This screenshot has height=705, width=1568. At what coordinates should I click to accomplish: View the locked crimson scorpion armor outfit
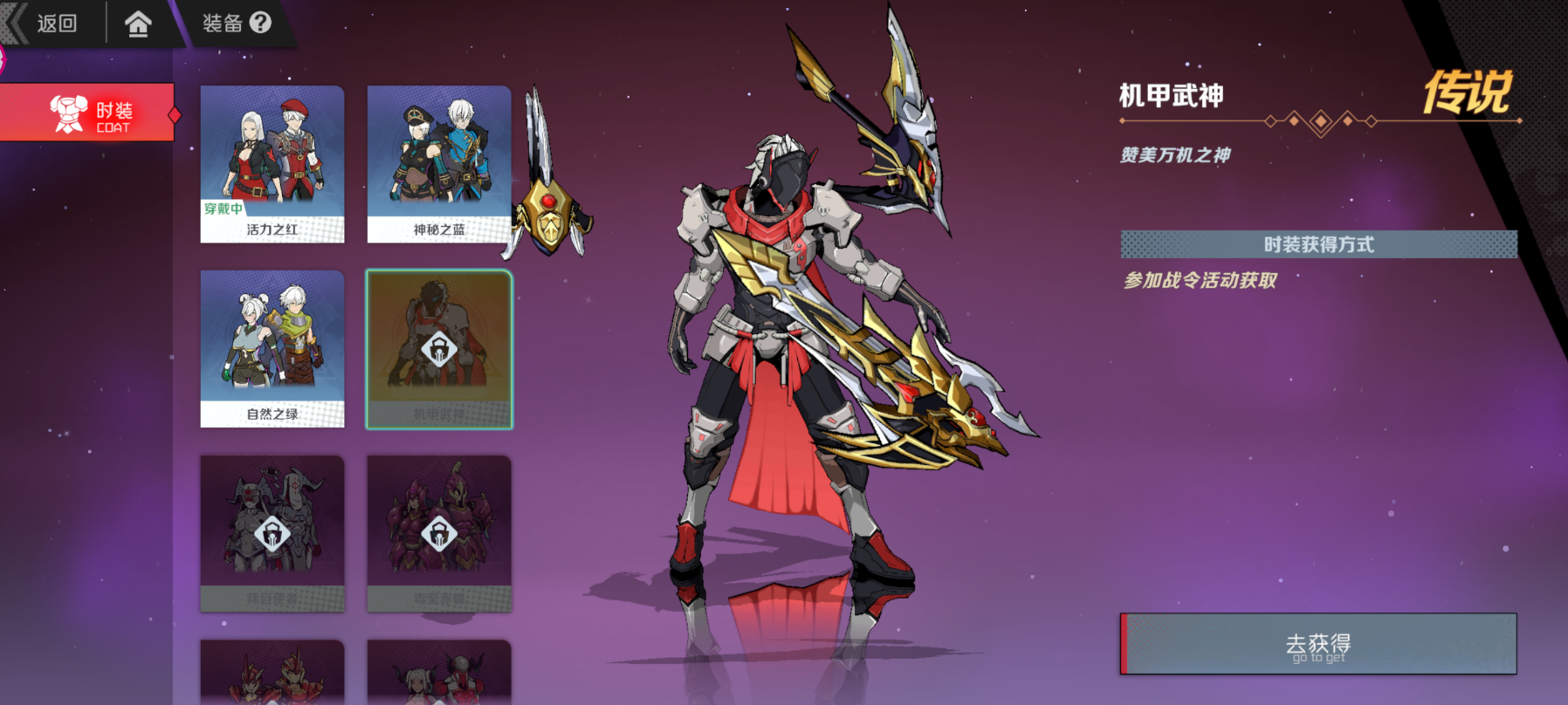[439, 533]
